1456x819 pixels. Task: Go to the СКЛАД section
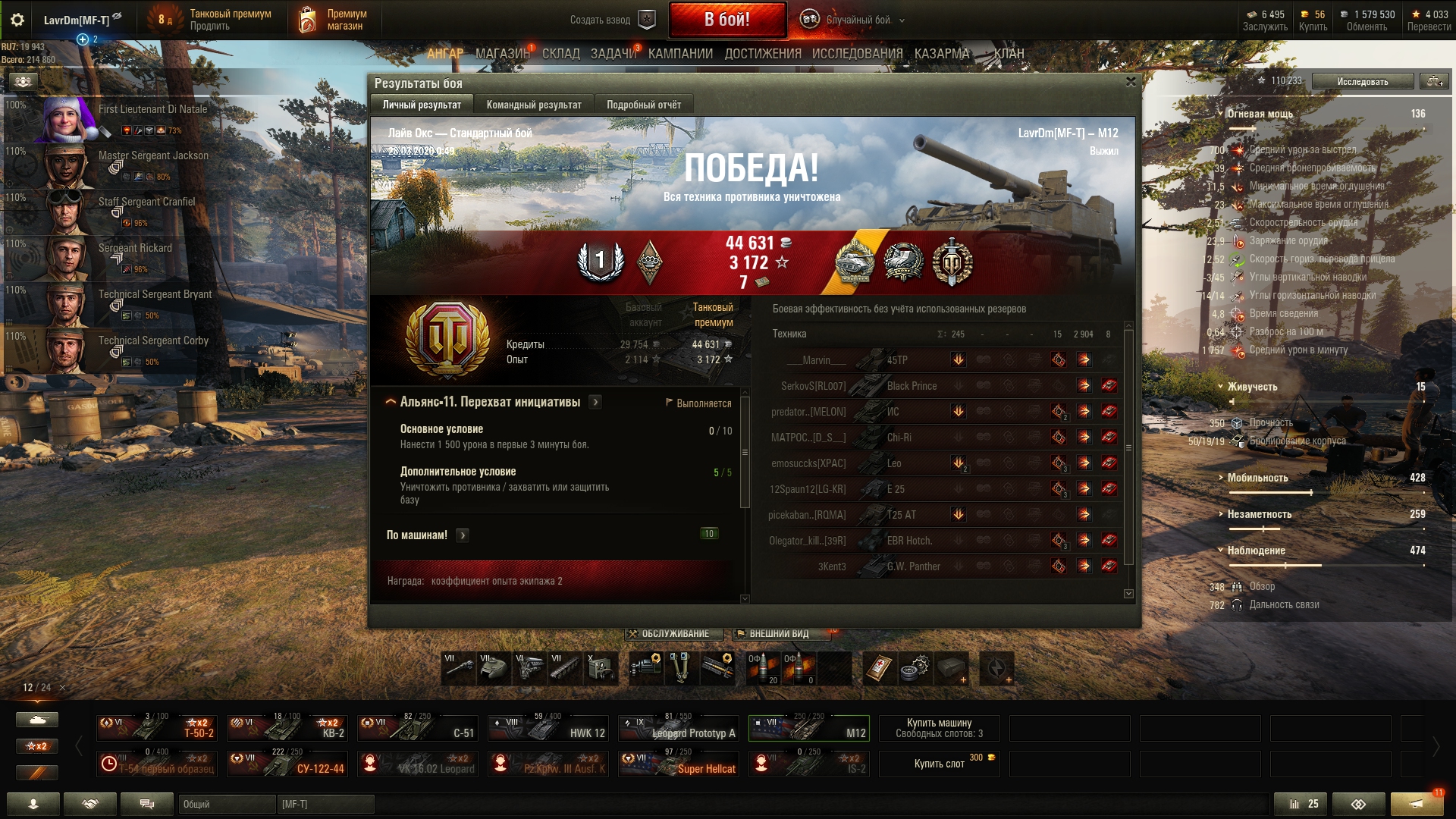[x=560, y=54]
